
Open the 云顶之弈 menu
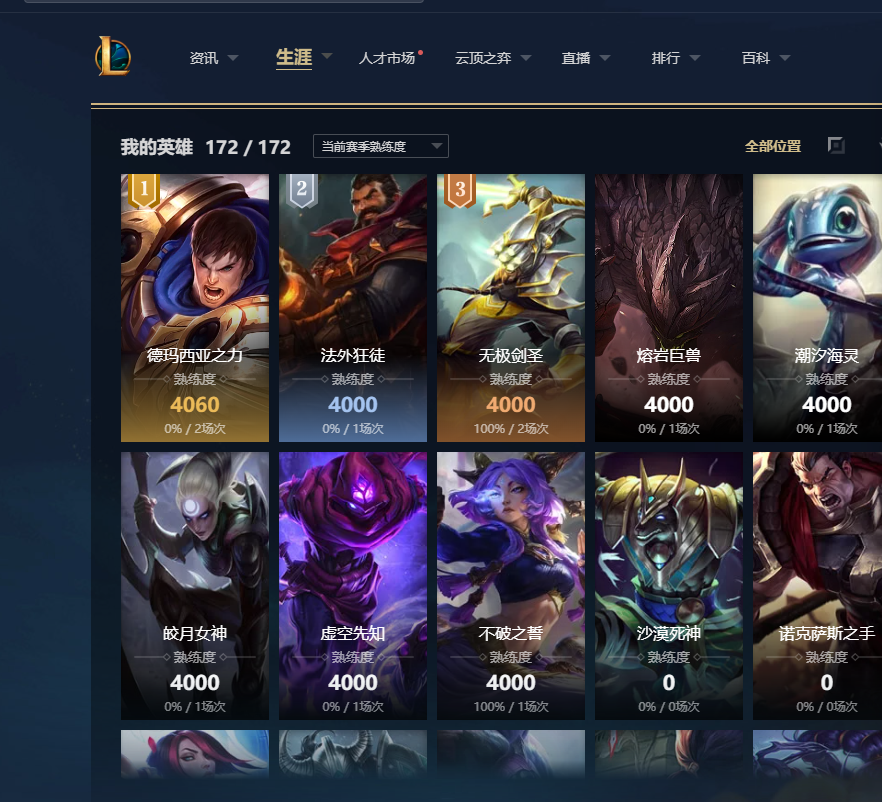click(x=492, y=58)
